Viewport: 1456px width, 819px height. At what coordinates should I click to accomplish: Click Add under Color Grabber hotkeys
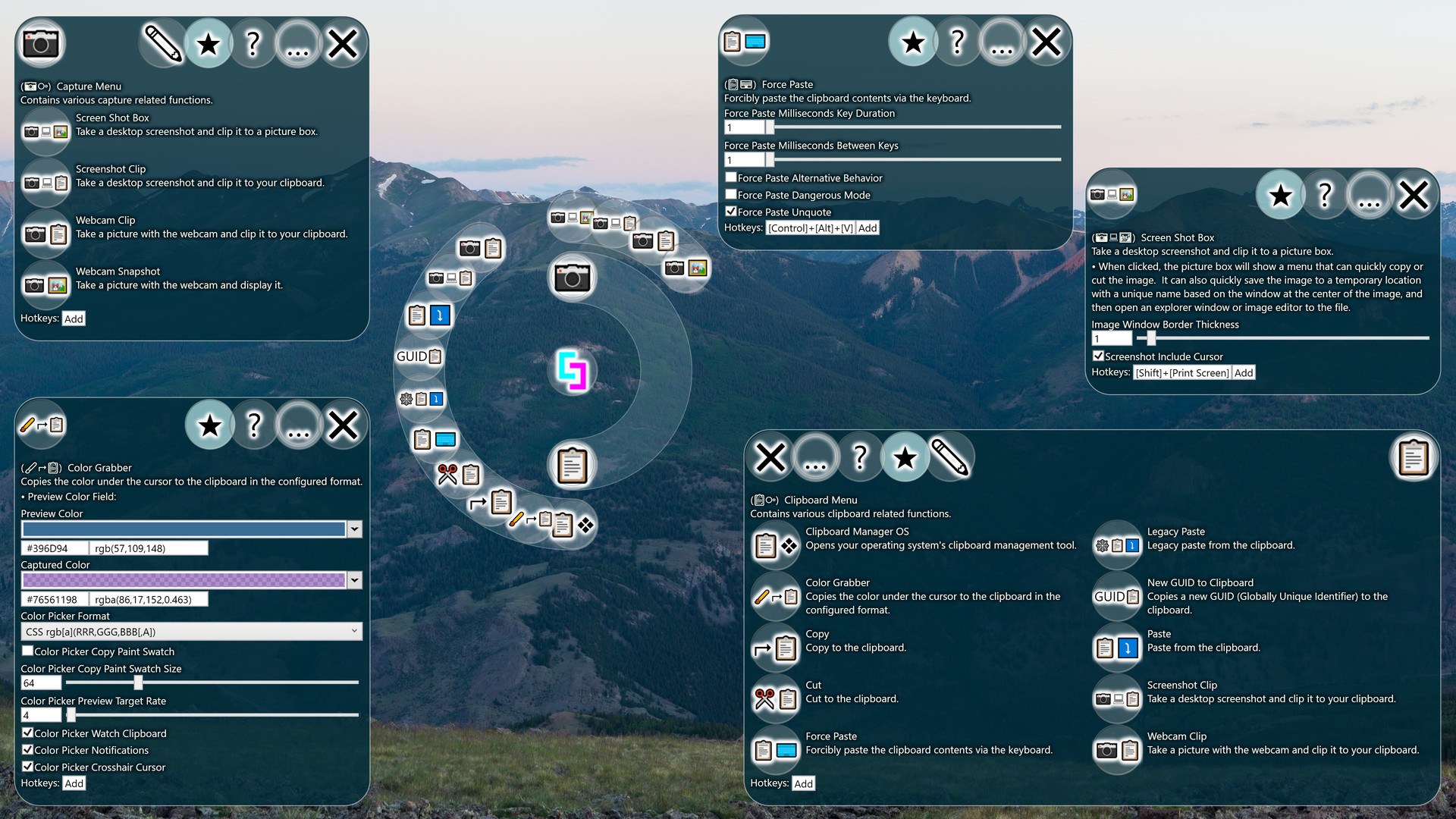click(74, 783)
